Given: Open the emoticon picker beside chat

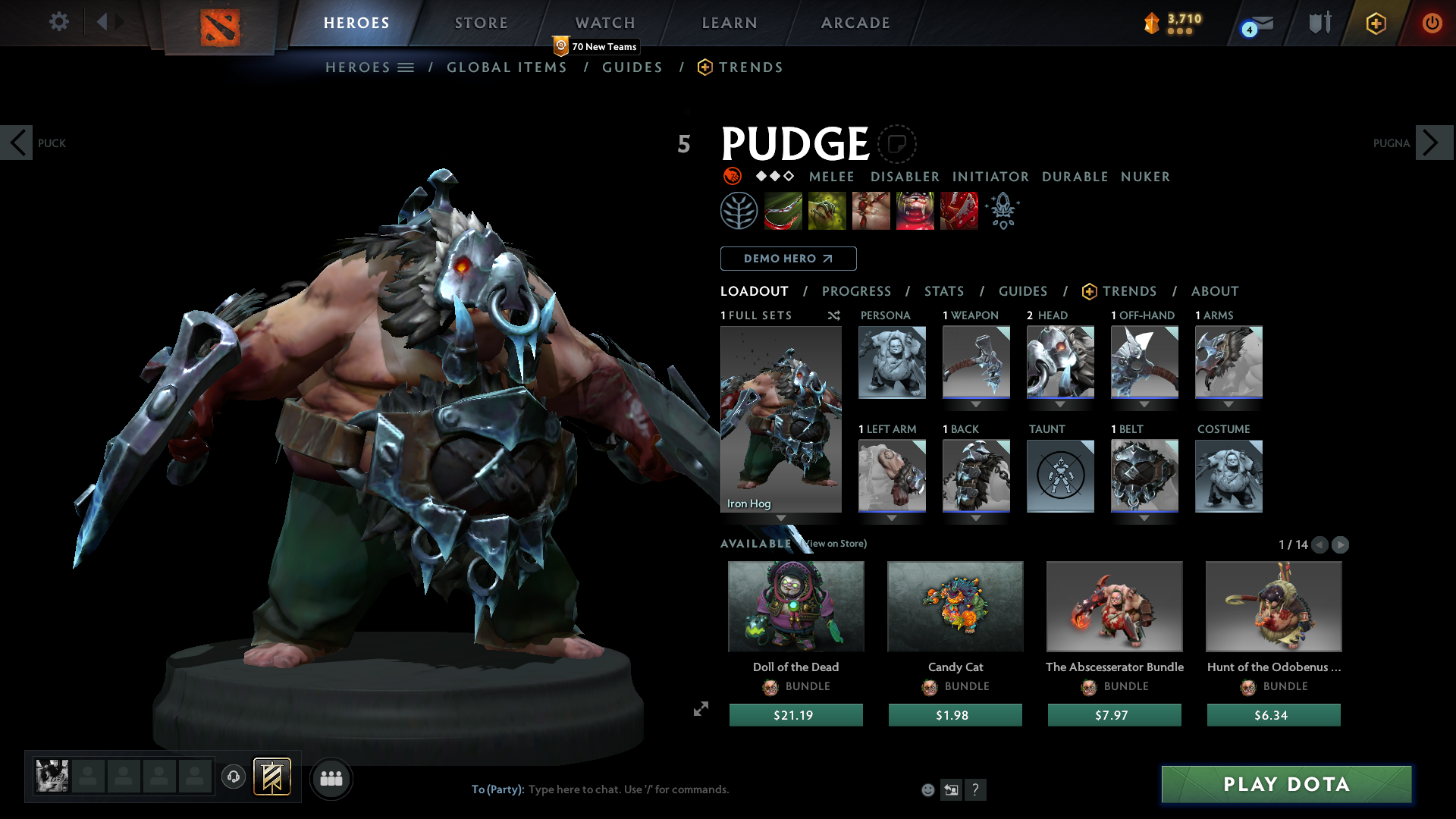Looking at the screenshot, I should pos(927,789).
